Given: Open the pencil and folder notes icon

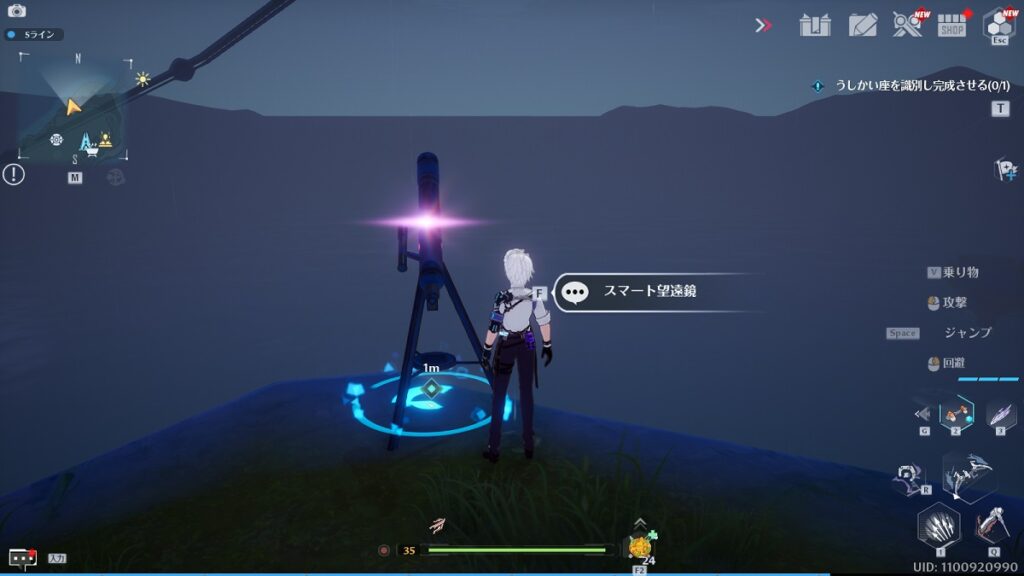Looking at the screenshot, I should pyautogui.click(x=862, y=25).
